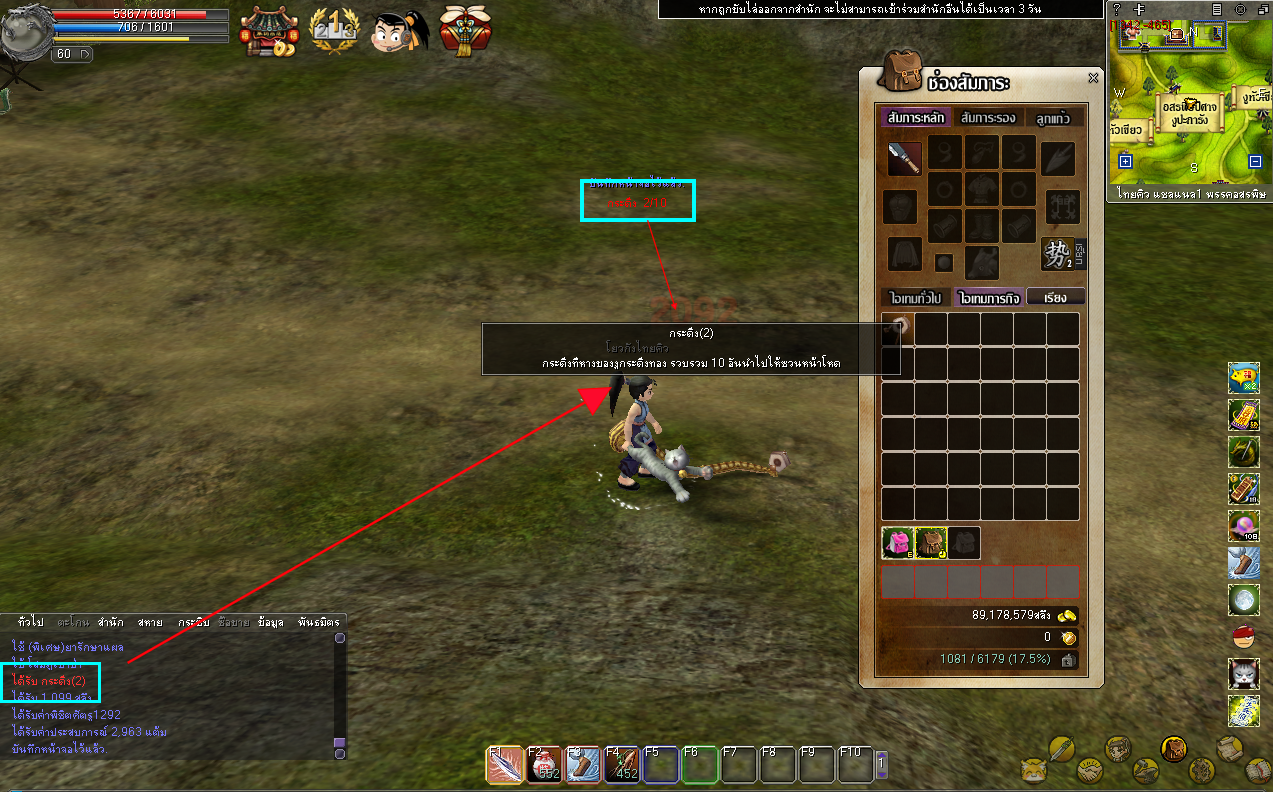Trigger the F3 kick skill

pyautogui.click(x=581, y=765)
